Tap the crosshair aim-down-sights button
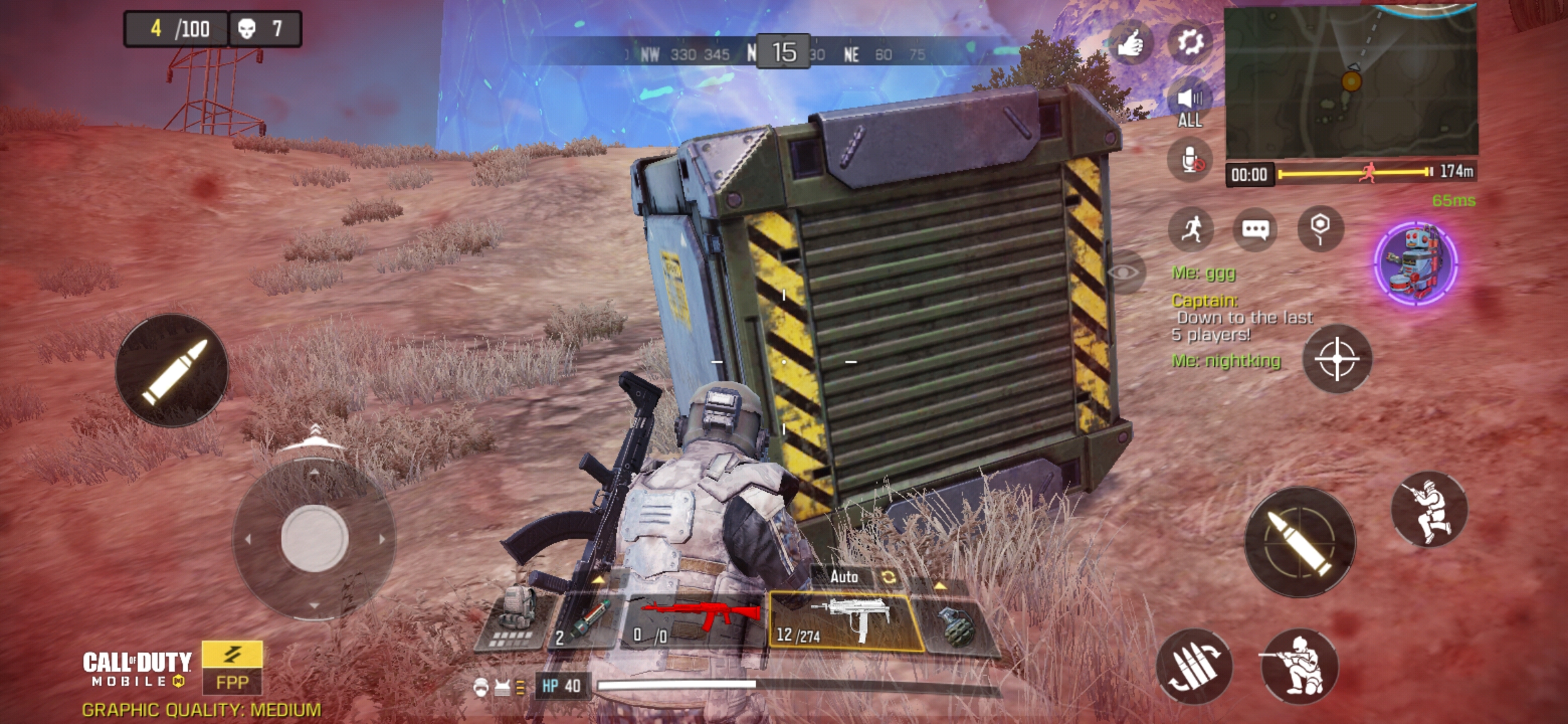This screenshot has width=1568, height=724. pos(1337,359)
